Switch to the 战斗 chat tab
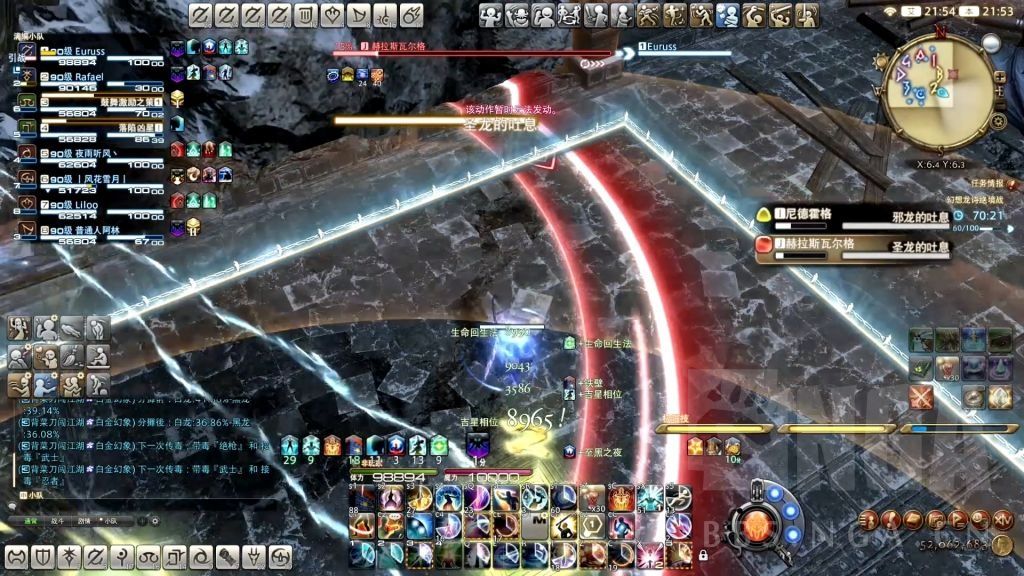This screenshot has width=1024, height=576. coord(57,521)
